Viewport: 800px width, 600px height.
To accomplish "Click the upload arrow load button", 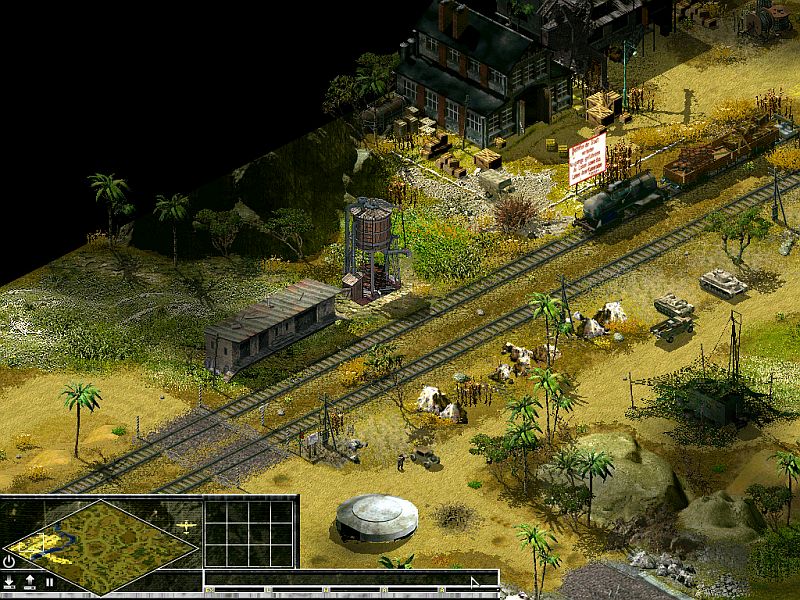I will click(x=29, y=581).
